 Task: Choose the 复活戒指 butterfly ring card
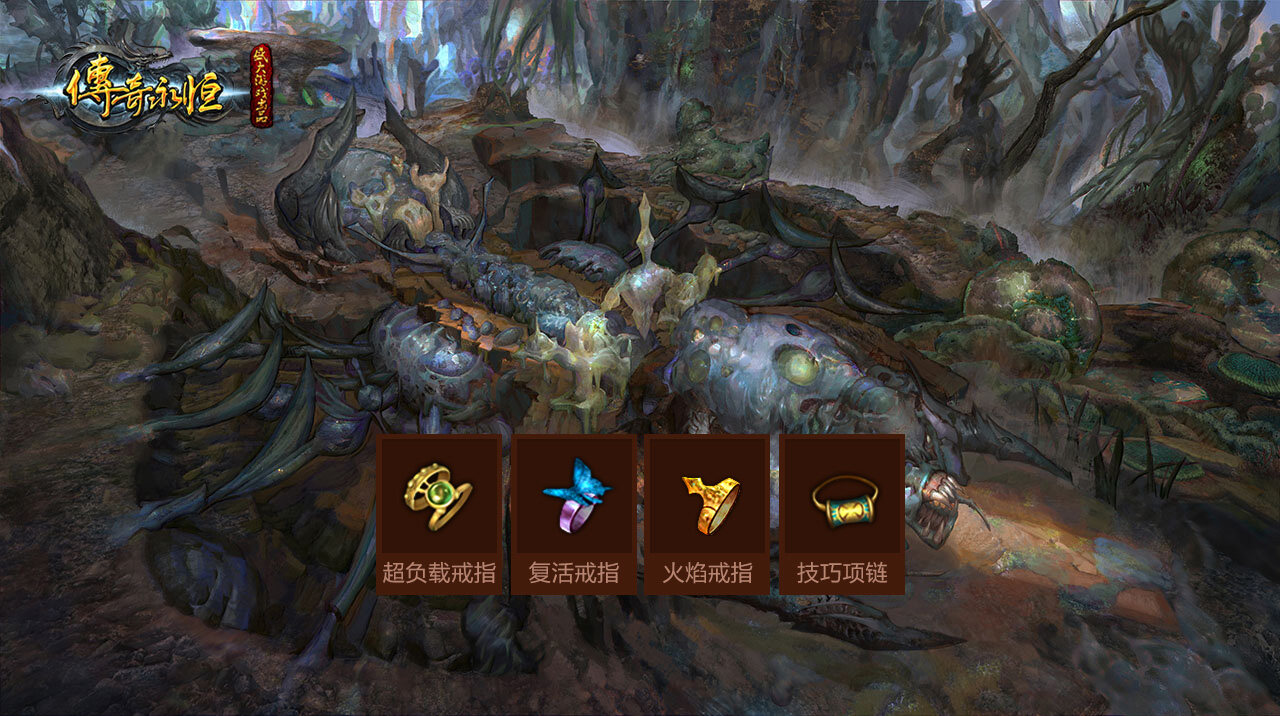[574, 514]
